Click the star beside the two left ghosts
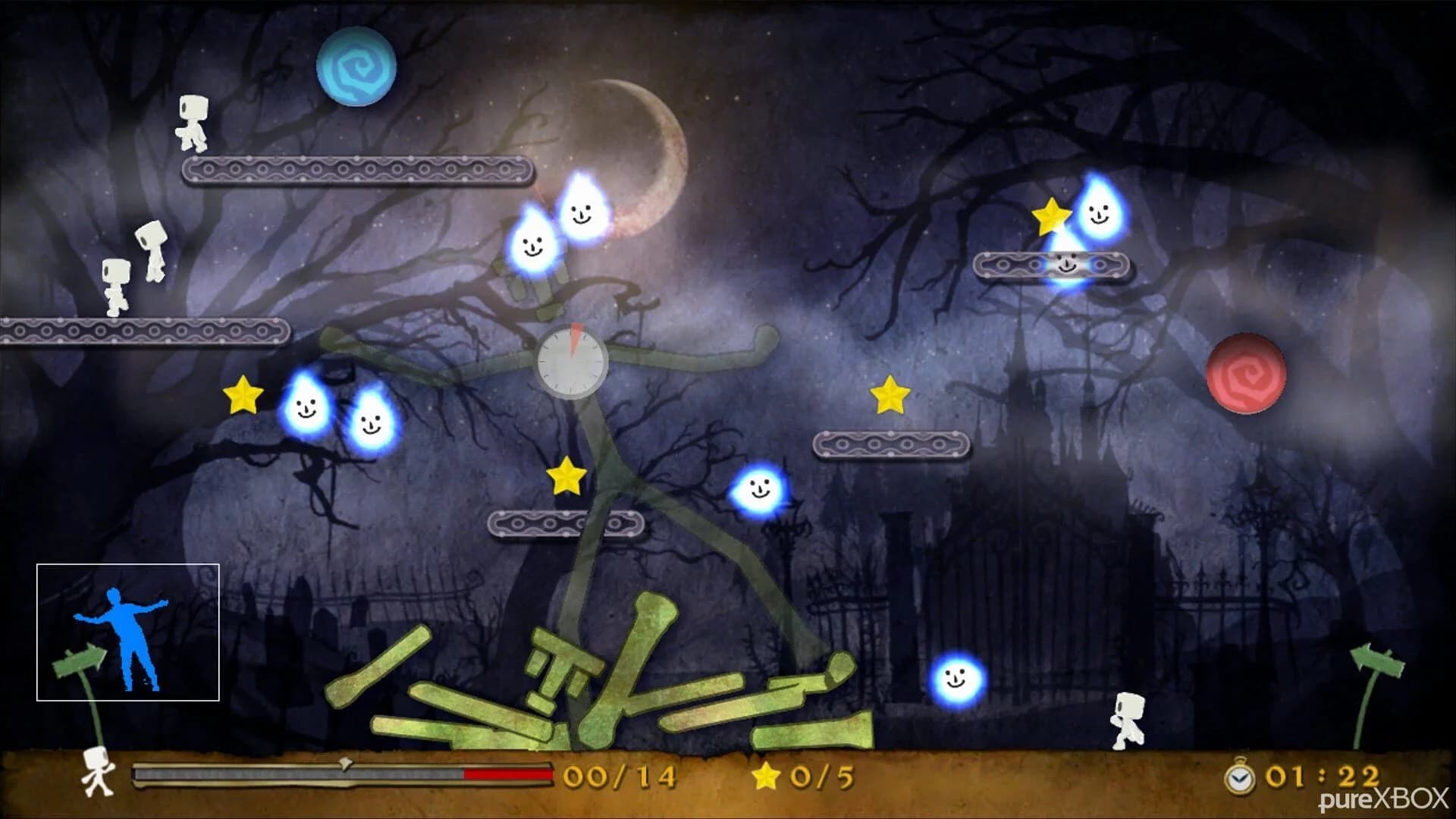Screen dimensions: 1456x819 [242, 396]
